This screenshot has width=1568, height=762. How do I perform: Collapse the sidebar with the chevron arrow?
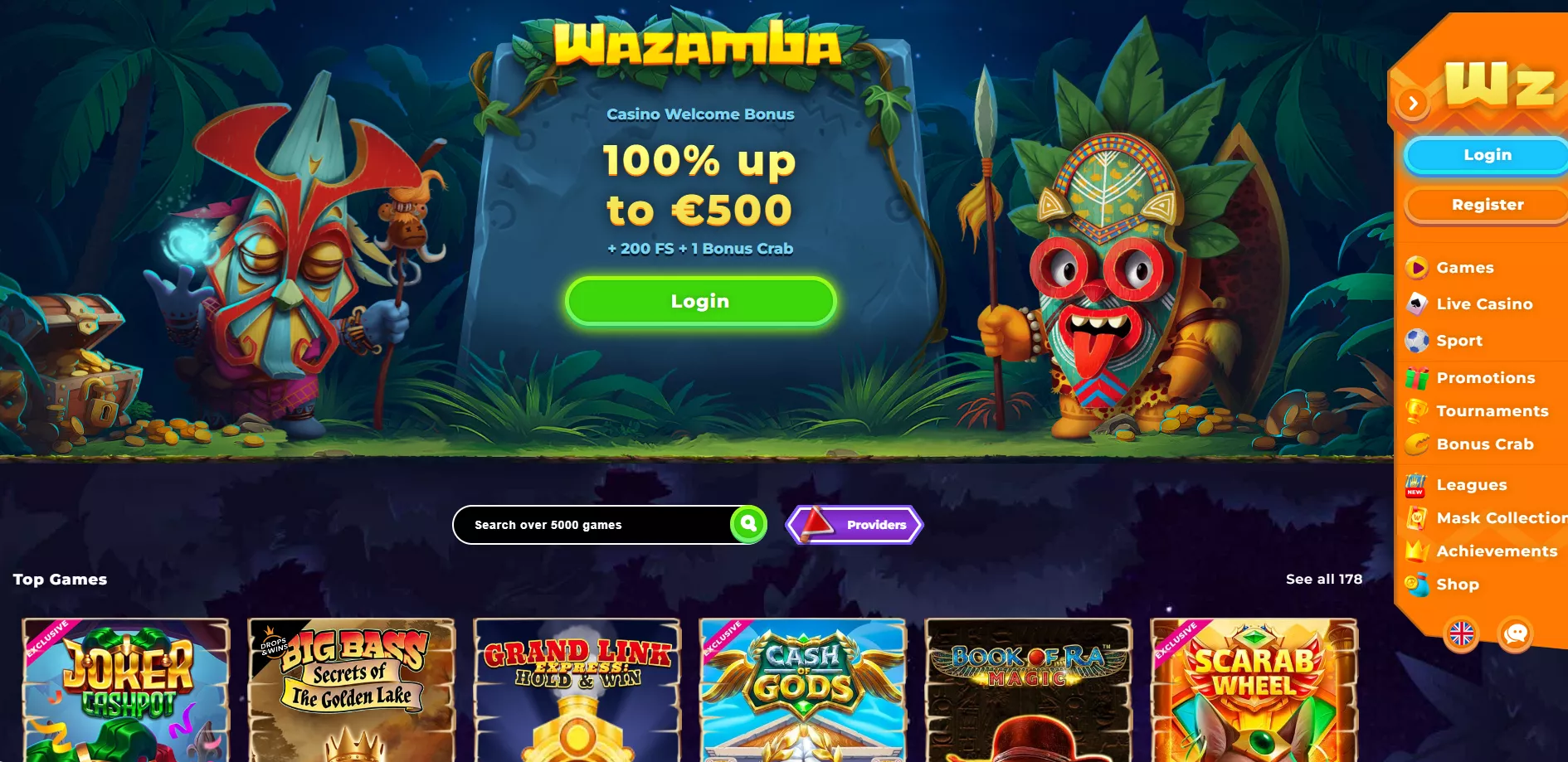[1412, 103]
